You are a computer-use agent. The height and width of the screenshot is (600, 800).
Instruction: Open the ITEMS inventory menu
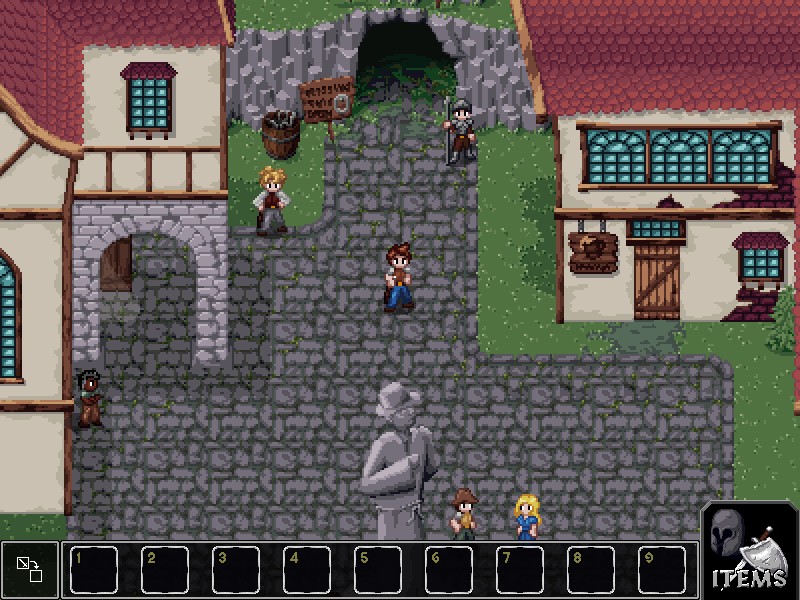(749, 550)
